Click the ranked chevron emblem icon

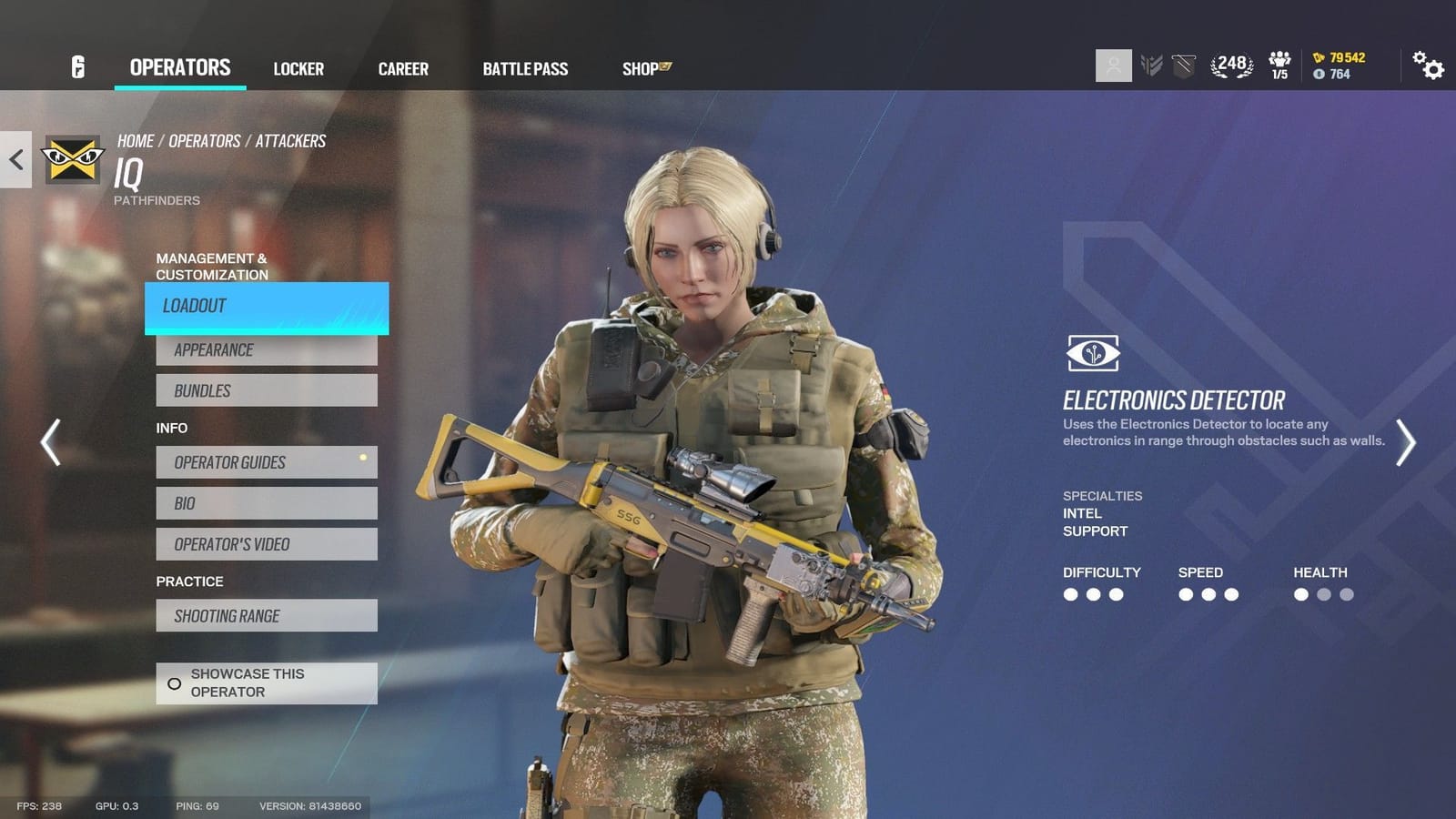click(x=1150, y=65)
